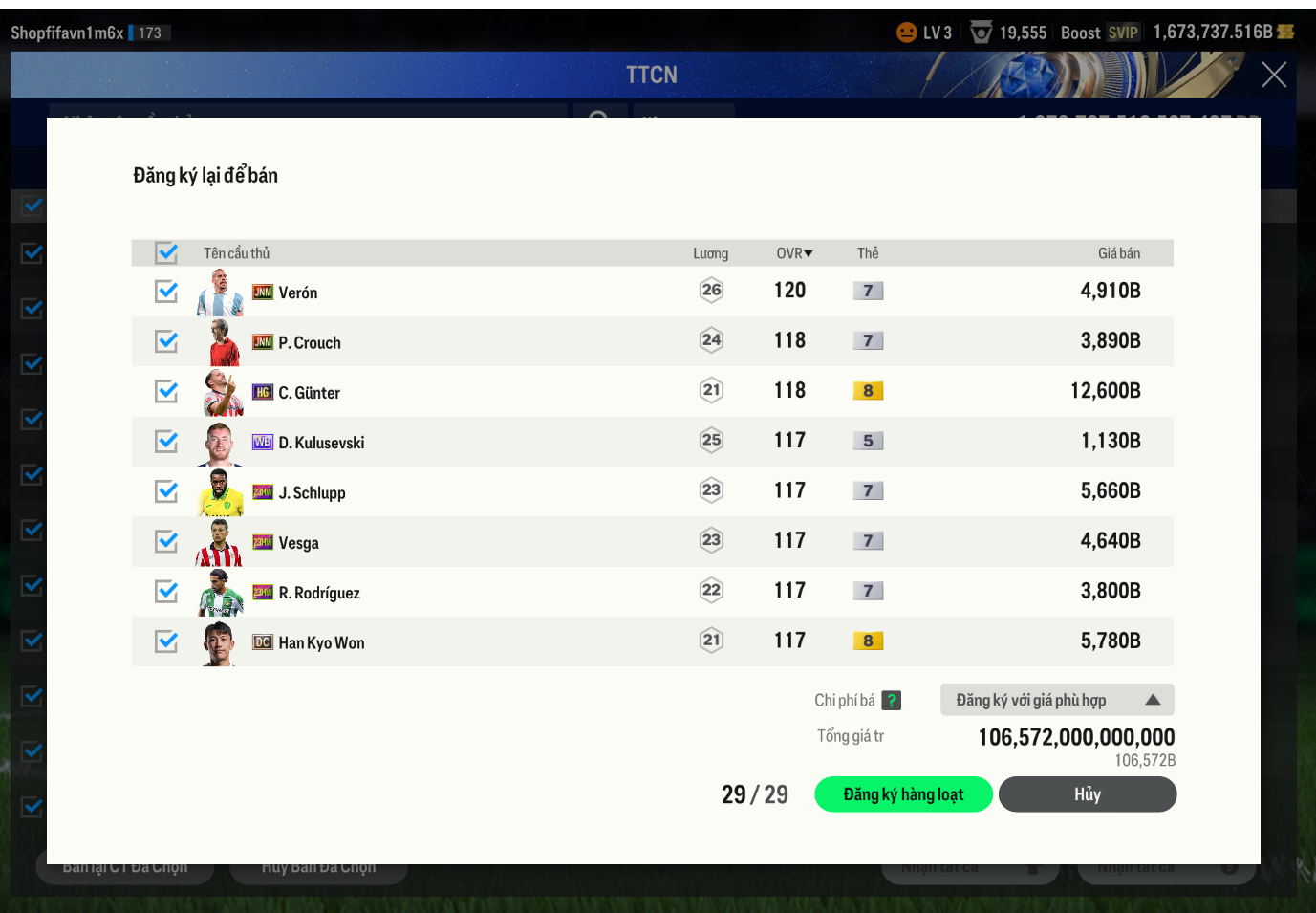Click the Han Kyo Won player name
The width and height of the screenshot is (1316, 913).
[x=321, y=643]
